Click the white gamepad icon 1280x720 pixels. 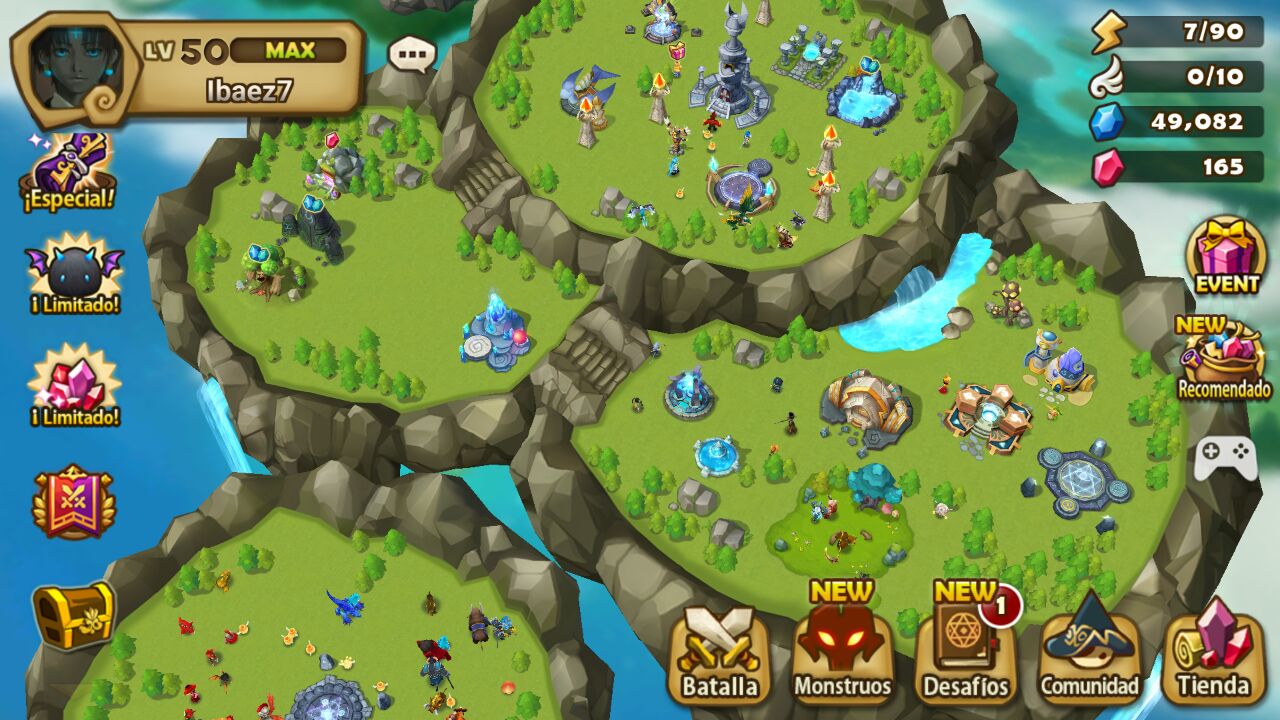tap(1225, 458)
